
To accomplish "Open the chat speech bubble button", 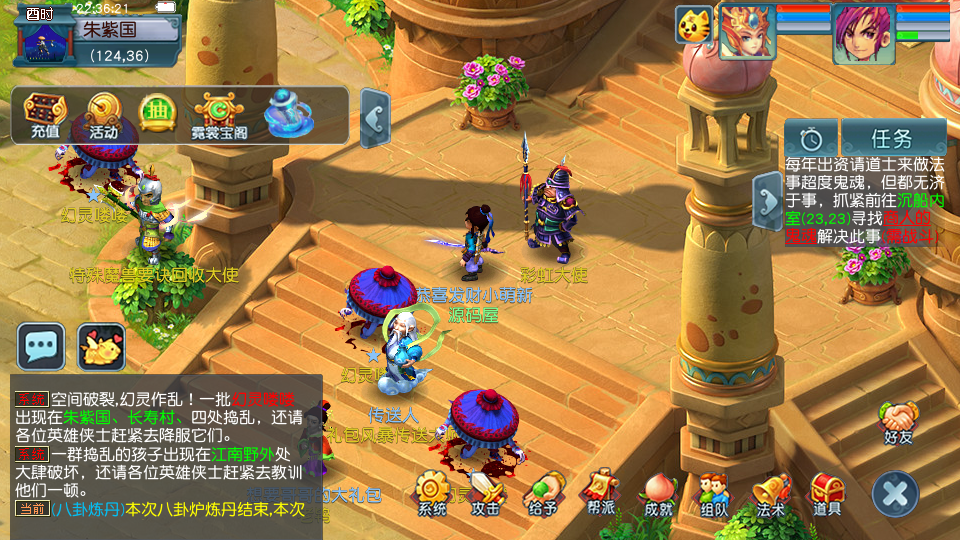I will click(41, 347).
